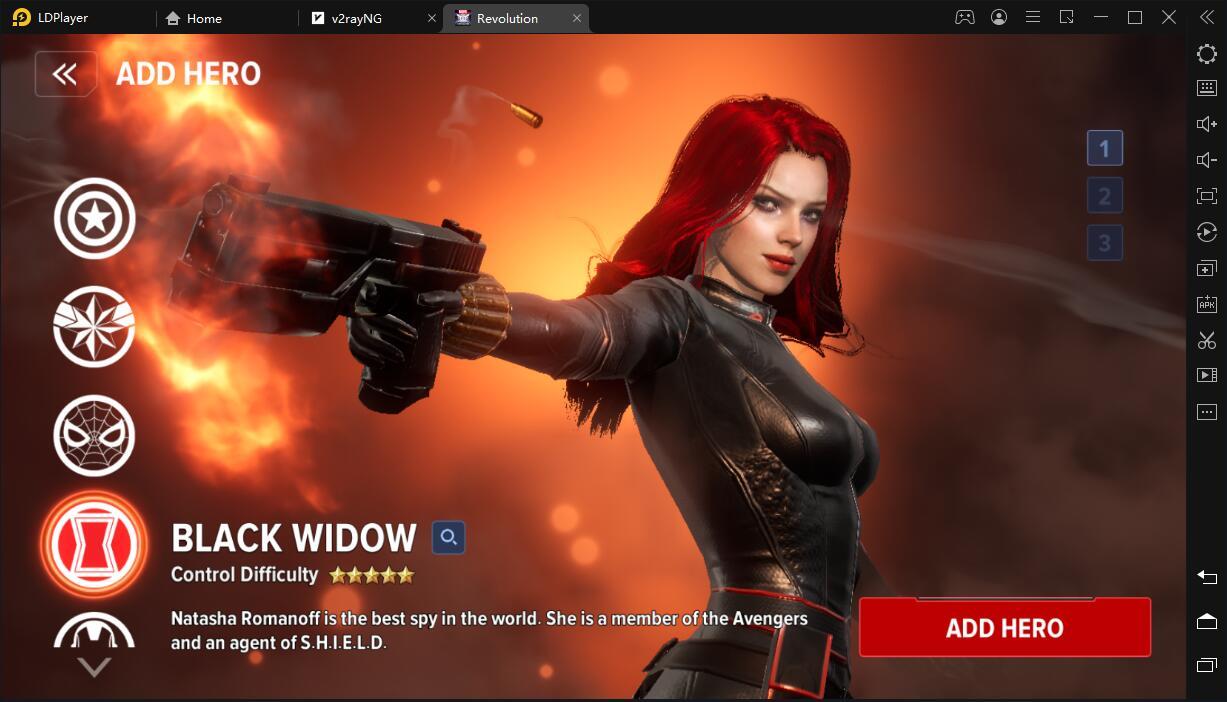Pick the Spider-Man mask icon
This screenshot has width=1227, height=702.
(x=94, y=435)
